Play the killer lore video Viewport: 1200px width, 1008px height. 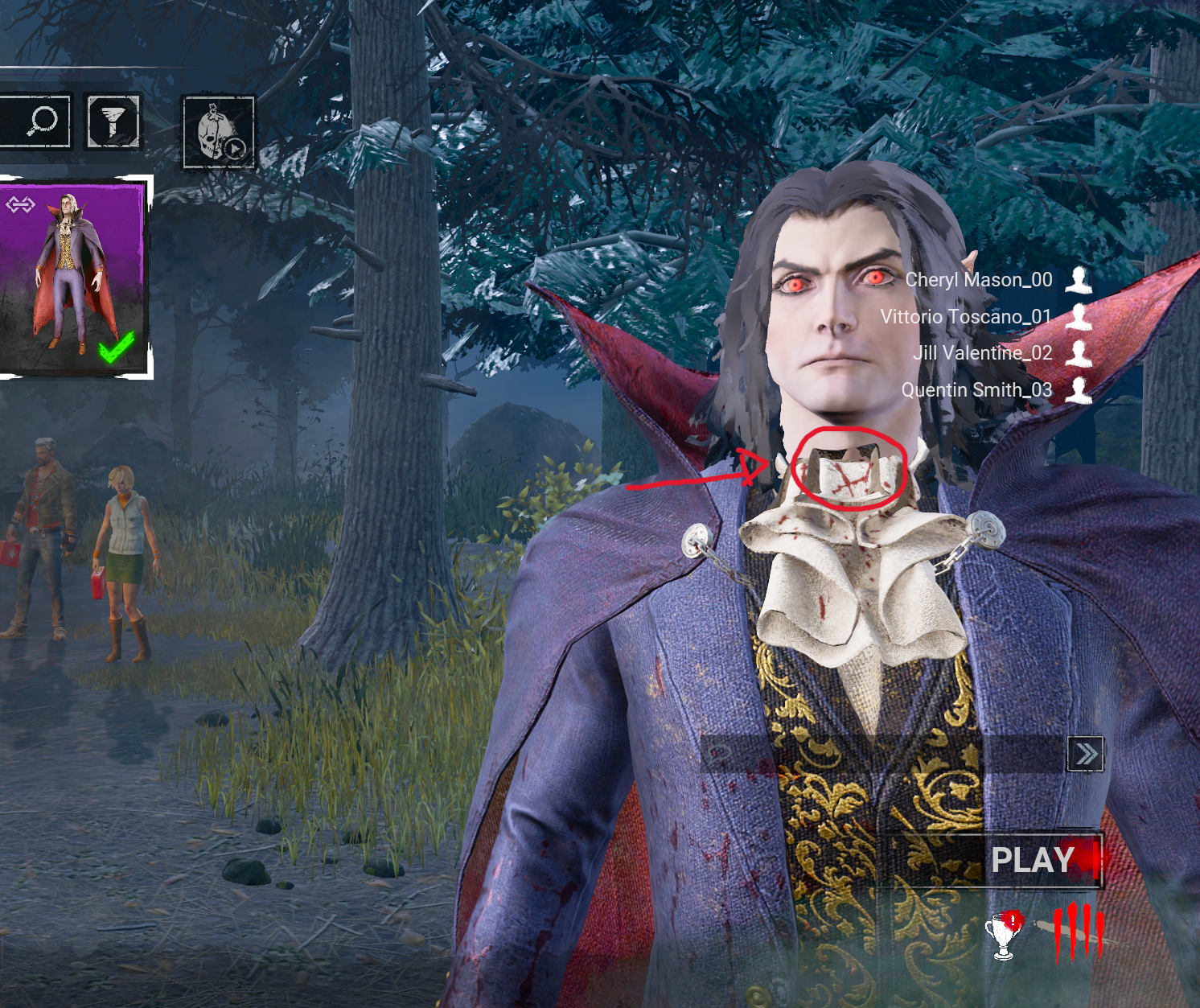[x=217, y=129]
